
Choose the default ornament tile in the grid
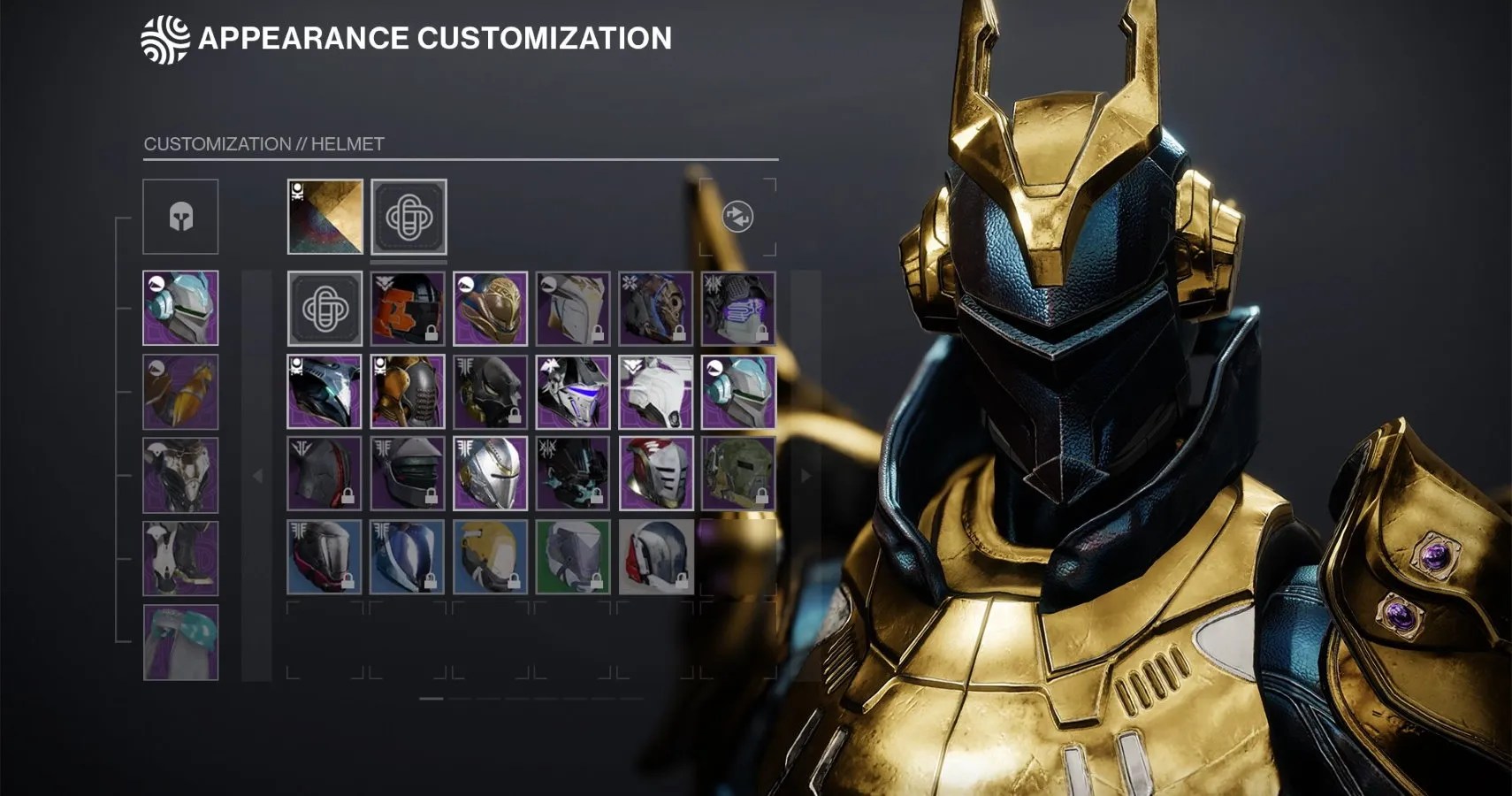tap(325, 309)
